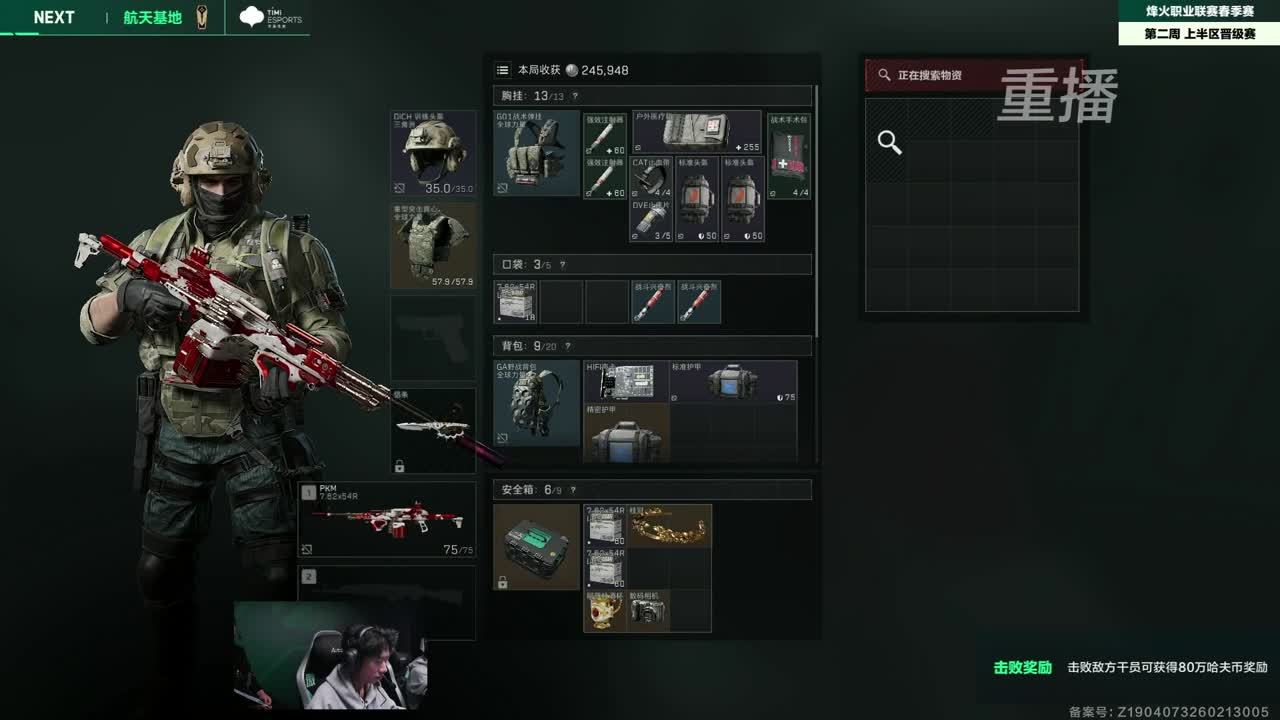The image size is (1280, 720).
Task: Select the heavy body armor vest slot
Action: click(433, 245)
